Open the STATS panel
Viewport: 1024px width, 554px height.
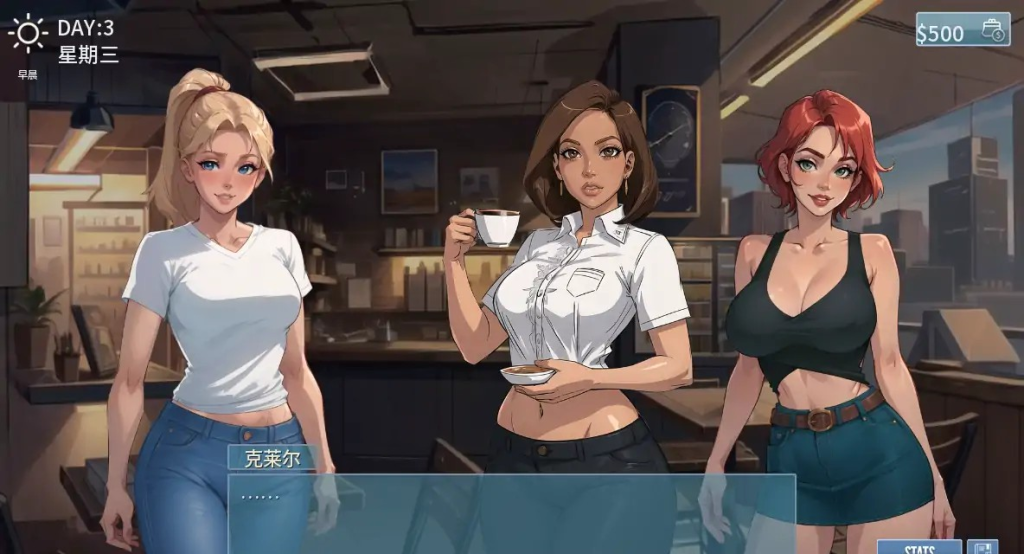click(x=919, y=547)
